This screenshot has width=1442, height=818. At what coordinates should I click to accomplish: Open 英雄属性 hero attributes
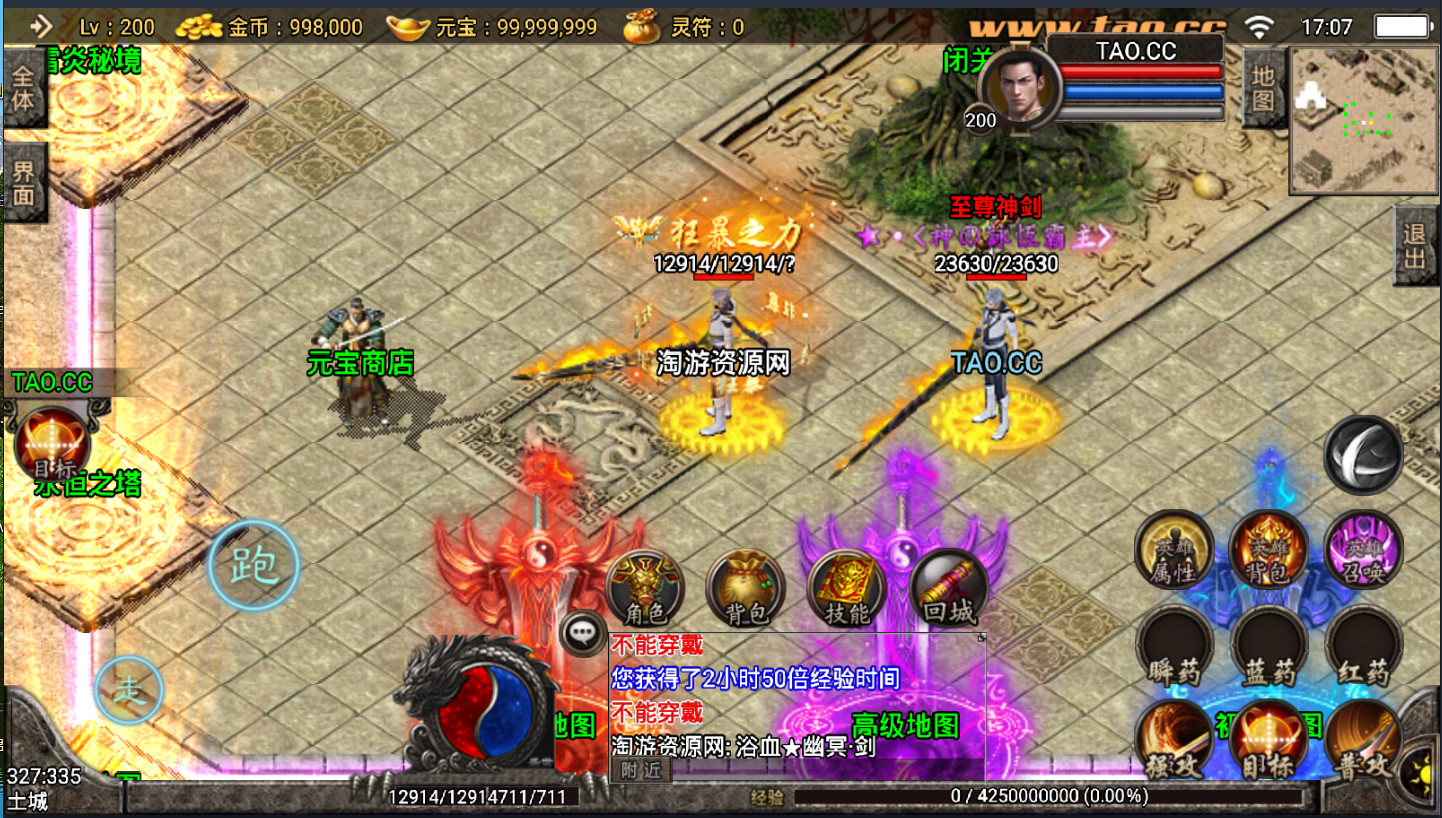(1174, 549)
